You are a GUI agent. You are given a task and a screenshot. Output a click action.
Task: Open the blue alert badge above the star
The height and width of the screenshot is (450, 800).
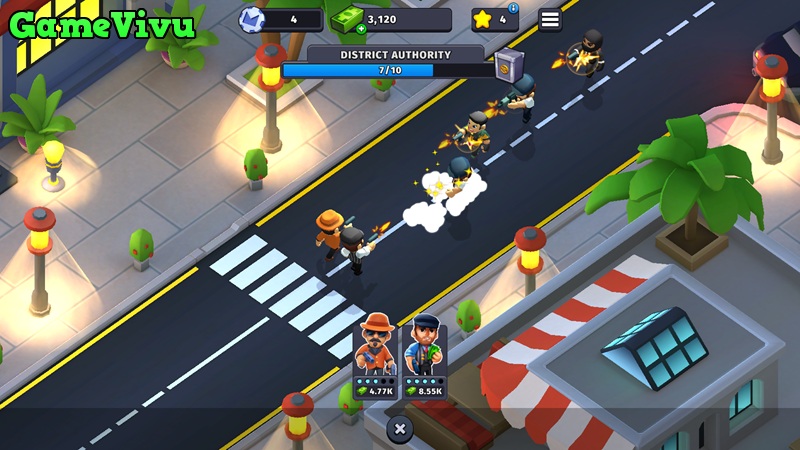pyautogui.click(x=514, y=8)
